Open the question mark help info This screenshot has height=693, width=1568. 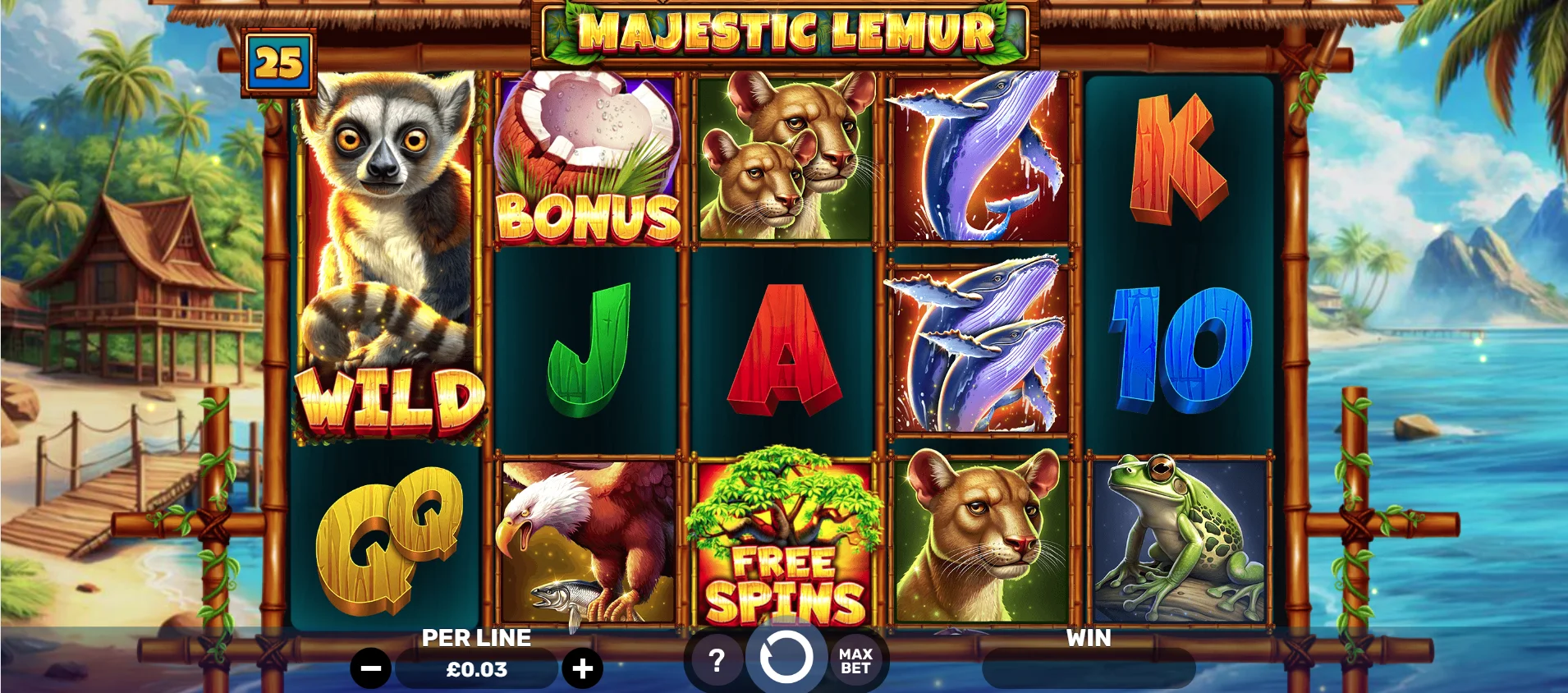coord(717,660)
